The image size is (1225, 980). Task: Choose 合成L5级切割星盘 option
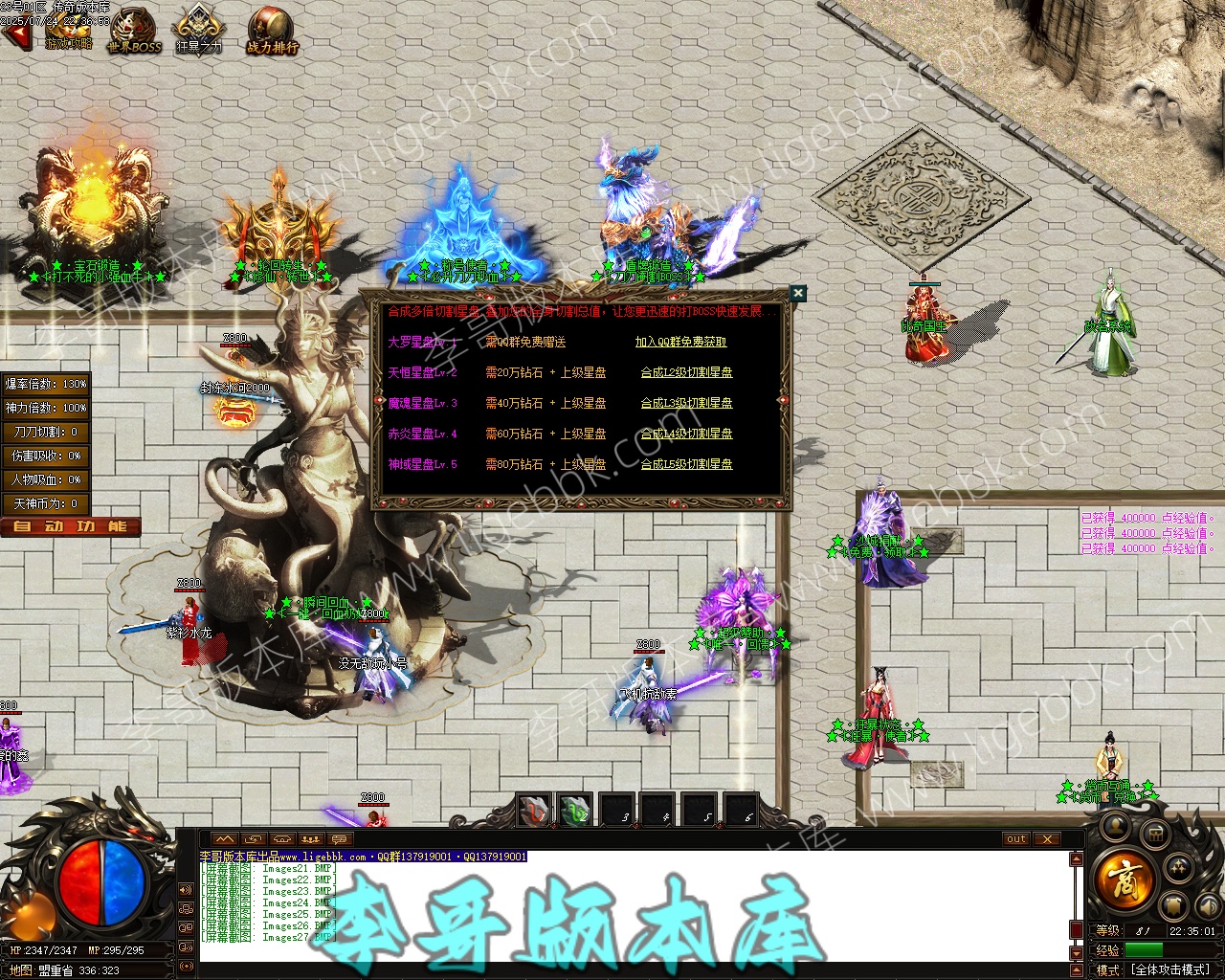[686, 464]
